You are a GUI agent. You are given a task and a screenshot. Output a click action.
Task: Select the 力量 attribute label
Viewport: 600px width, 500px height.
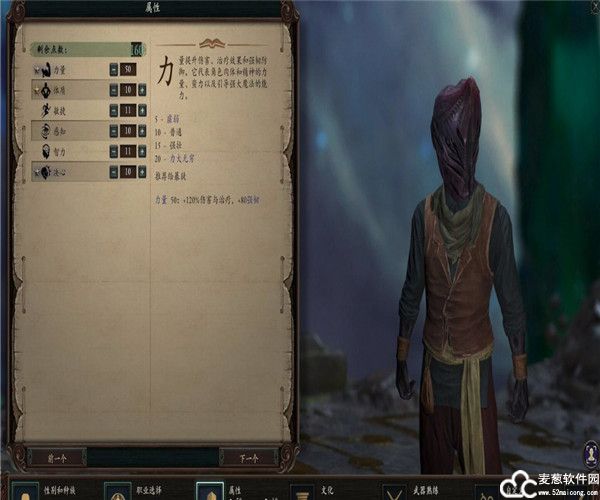60,70
